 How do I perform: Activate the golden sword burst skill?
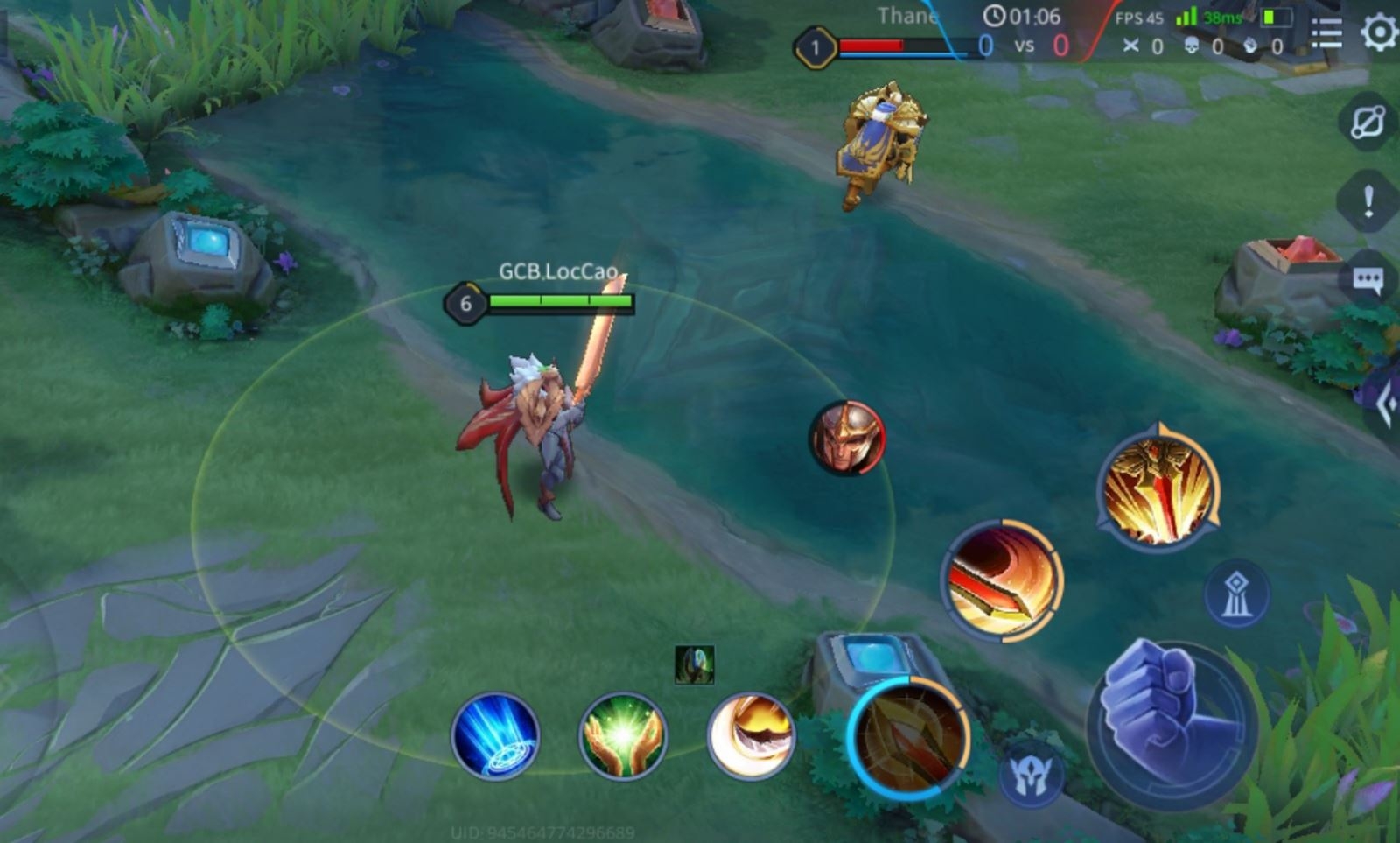[x=1158, y=490]
